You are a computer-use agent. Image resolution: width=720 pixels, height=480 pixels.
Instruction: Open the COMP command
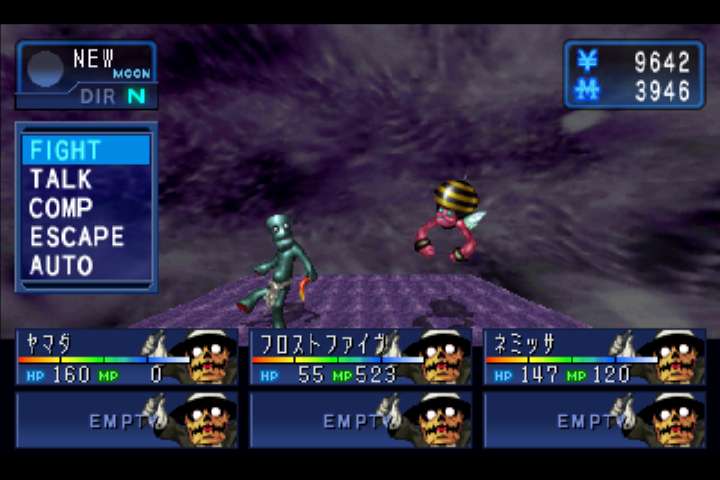click(61, 209)
